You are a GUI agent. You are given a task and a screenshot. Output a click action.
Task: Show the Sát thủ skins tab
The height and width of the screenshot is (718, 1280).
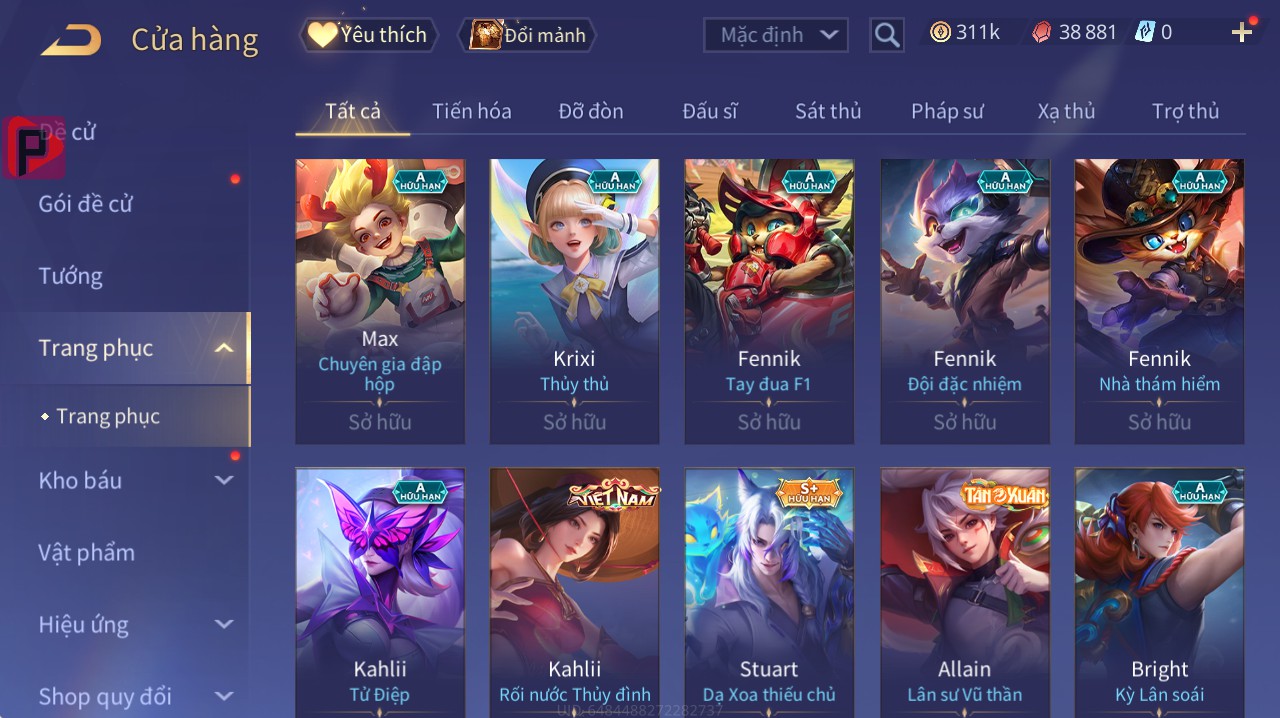[827, 111]
